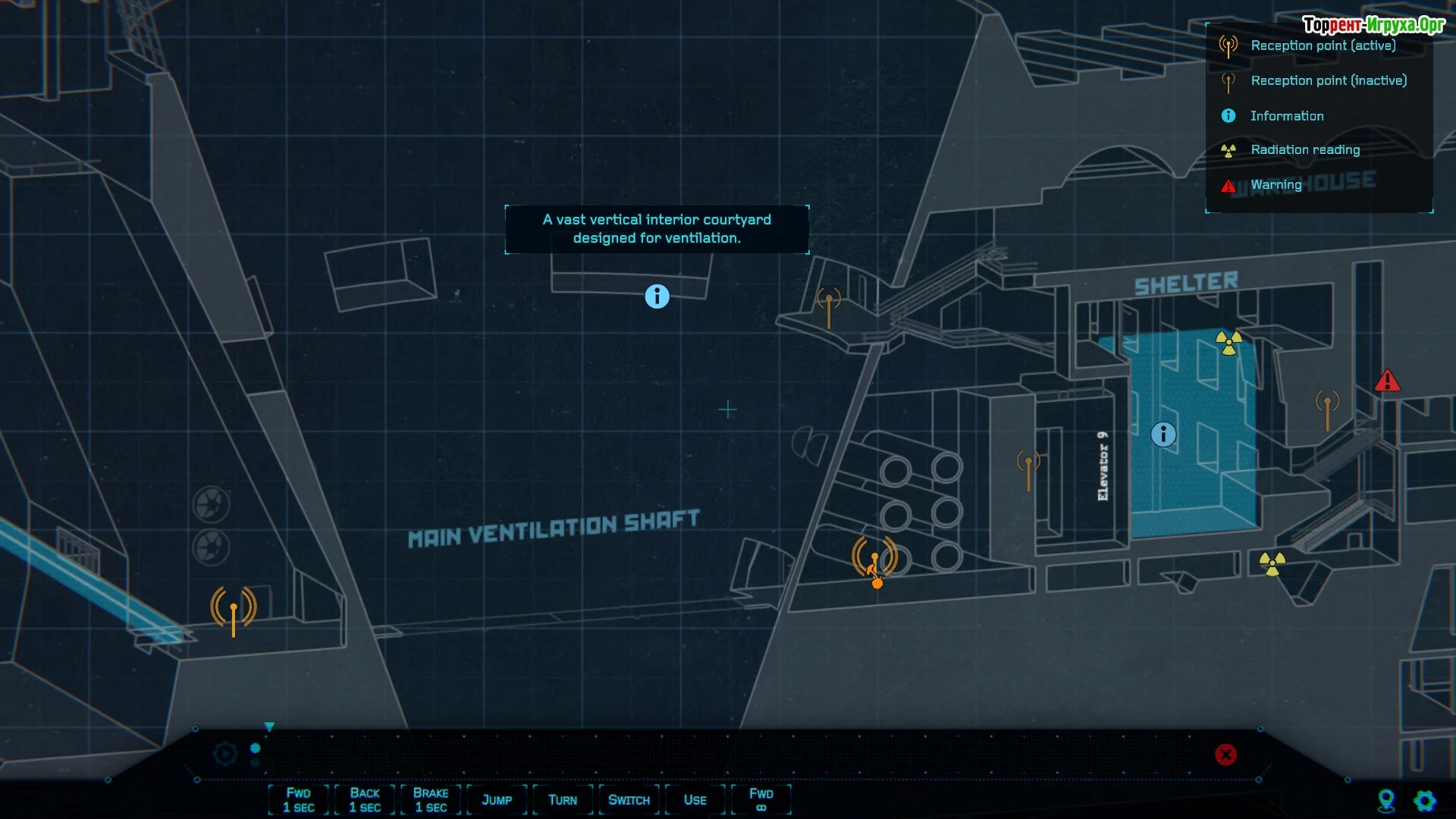Select the active reception point near the pipes
The image size is (1456, 819).
tap(874, 558)
